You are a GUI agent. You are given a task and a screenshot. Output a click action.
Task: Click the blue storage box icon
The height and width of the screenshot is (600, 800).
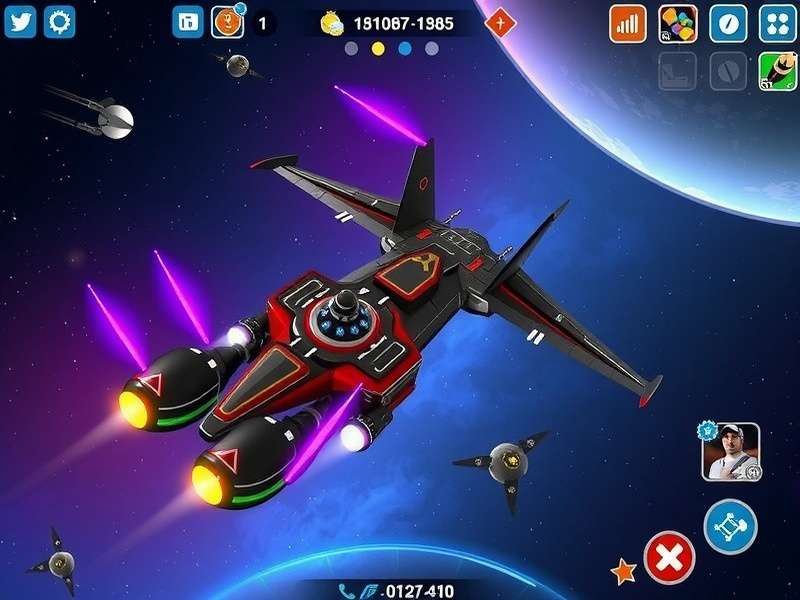click(x=187, y=21)
